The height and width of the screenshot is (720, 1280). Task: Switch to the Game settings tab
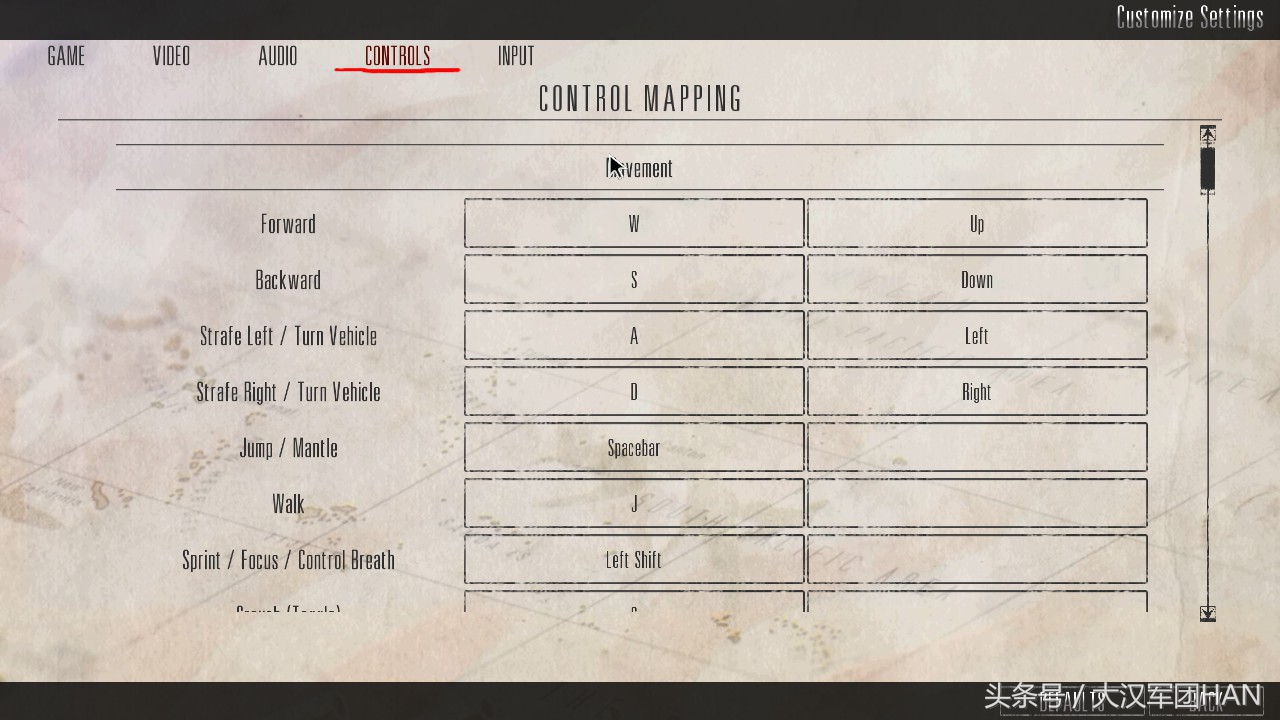pyautogui.click(x=66, y=56)
